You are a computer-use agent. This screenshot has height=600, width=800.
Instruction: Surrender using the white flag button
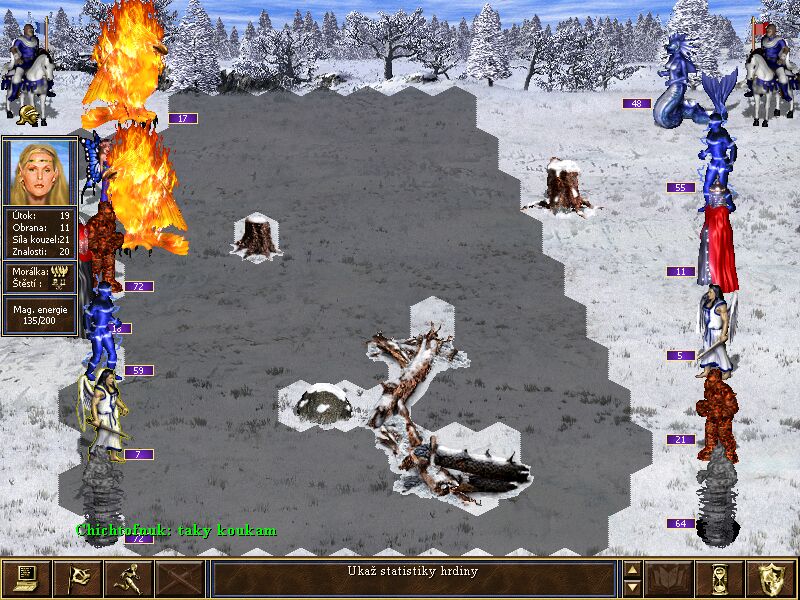click(77, 578)
